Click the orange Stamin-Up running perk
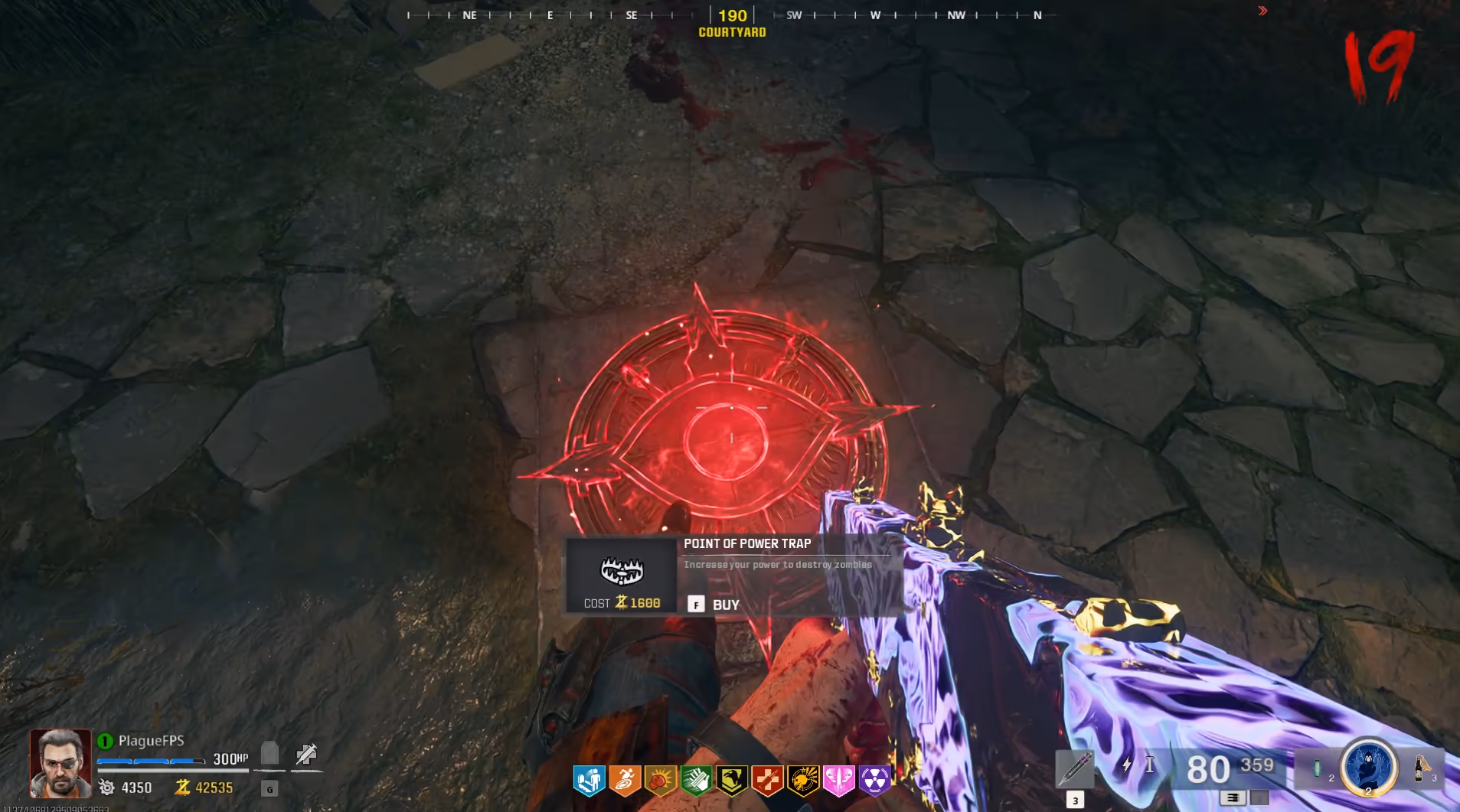This screenshot has height=812, width=1460. click(625, 781)
